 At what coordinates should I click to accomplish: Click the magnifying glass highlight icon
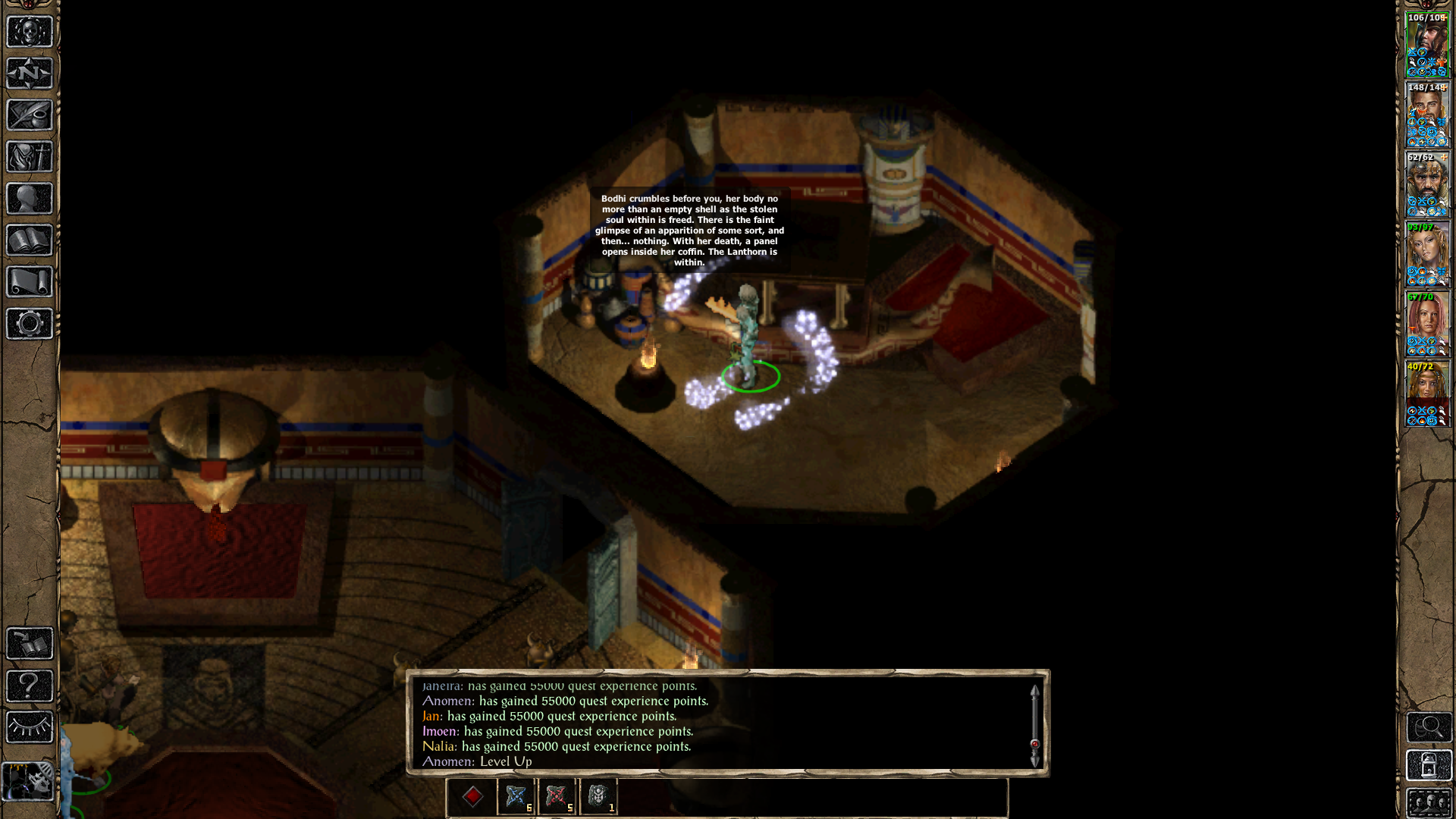[1429, 727]
